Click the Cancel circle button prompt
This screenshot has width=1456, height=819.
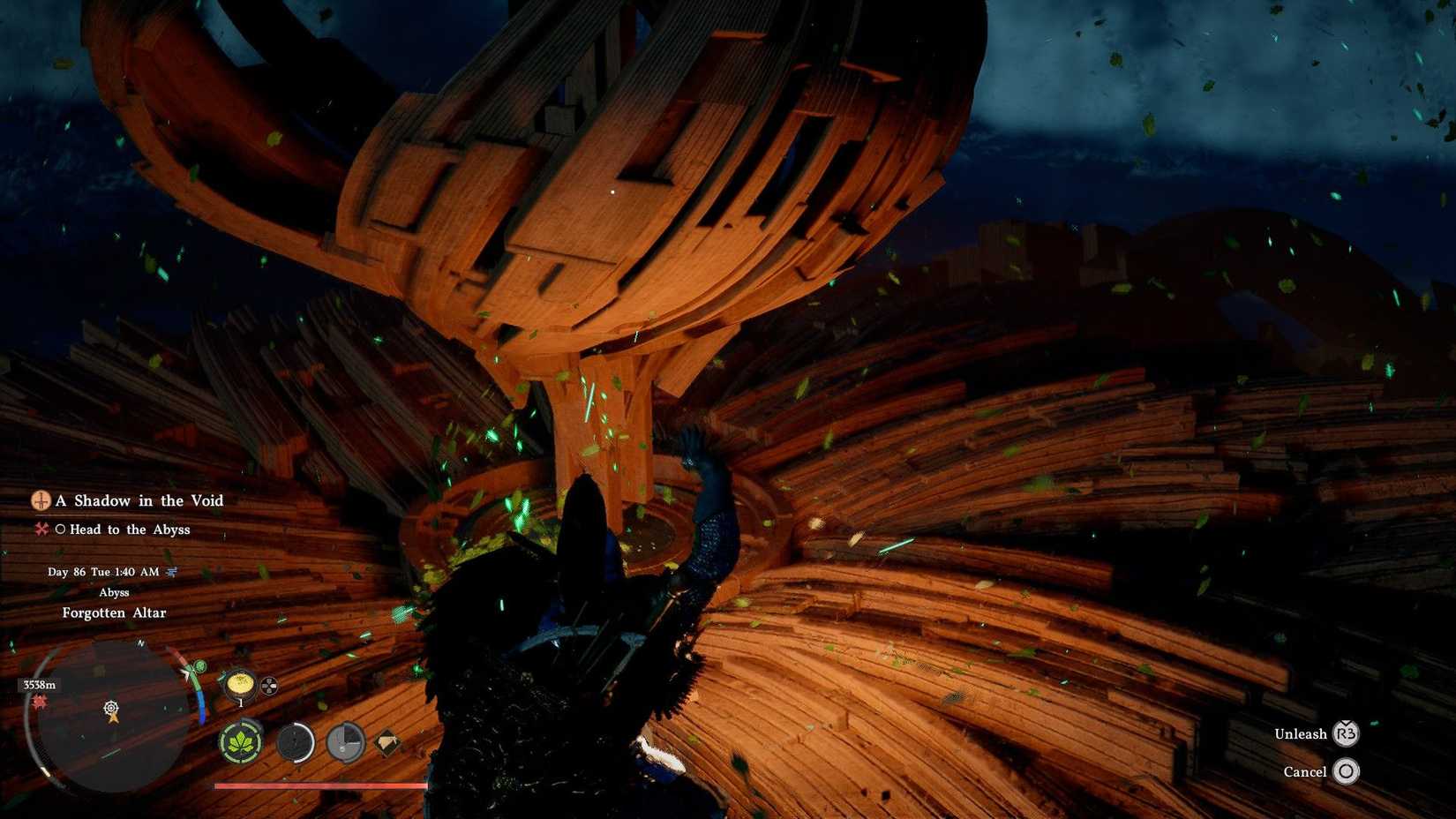[x=1347, y=771]
